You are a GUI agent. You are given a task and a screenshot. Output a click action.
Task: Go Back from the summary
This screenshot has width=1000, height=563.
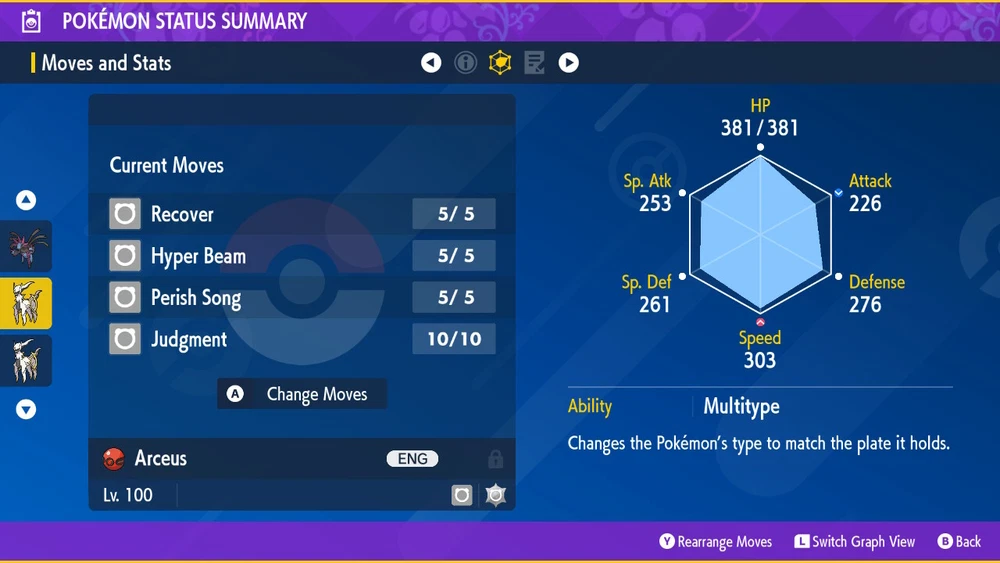[x=959, y=542]
